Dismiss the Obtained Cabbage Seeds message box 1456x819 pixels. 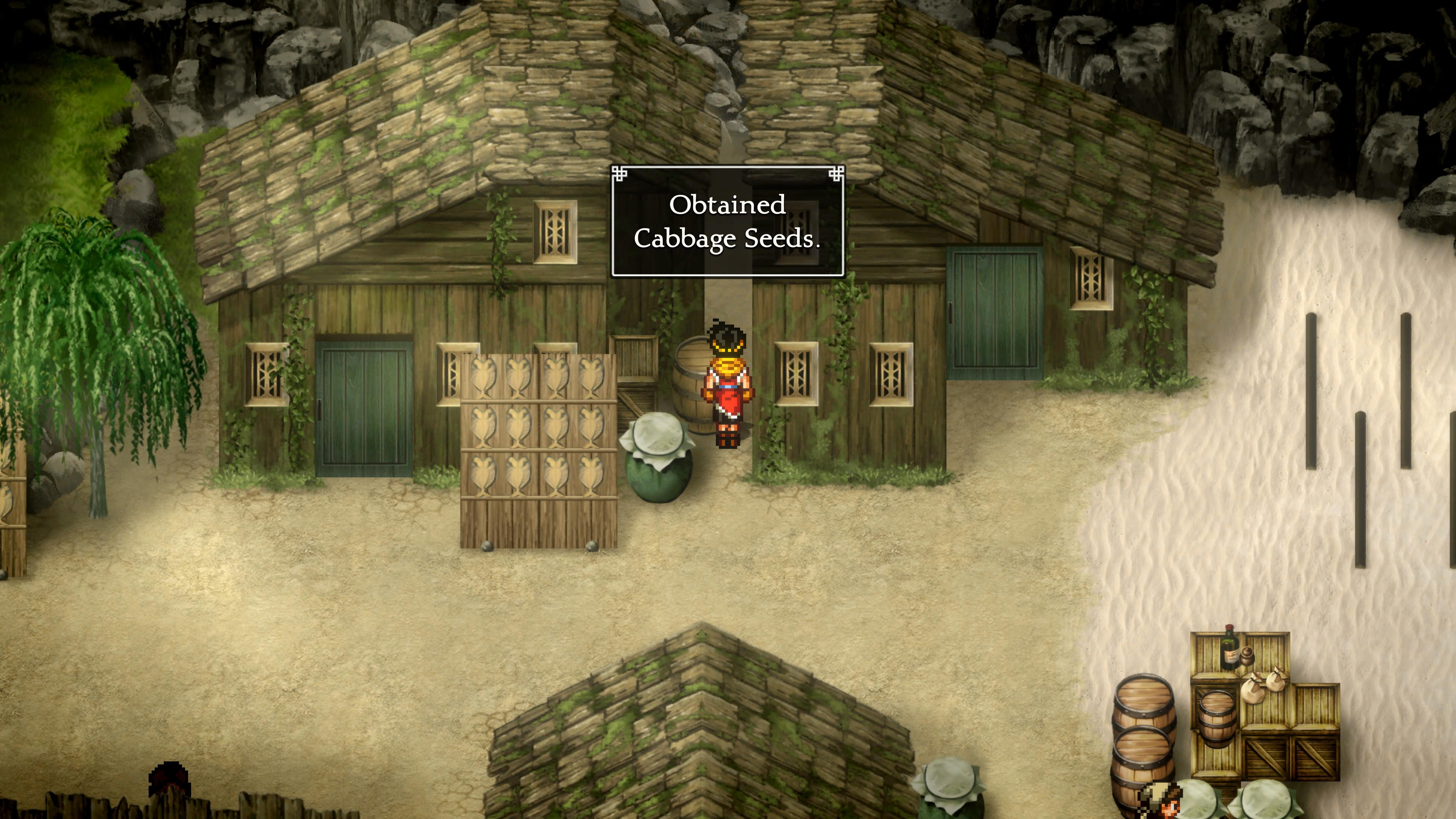tap(728, 221)
